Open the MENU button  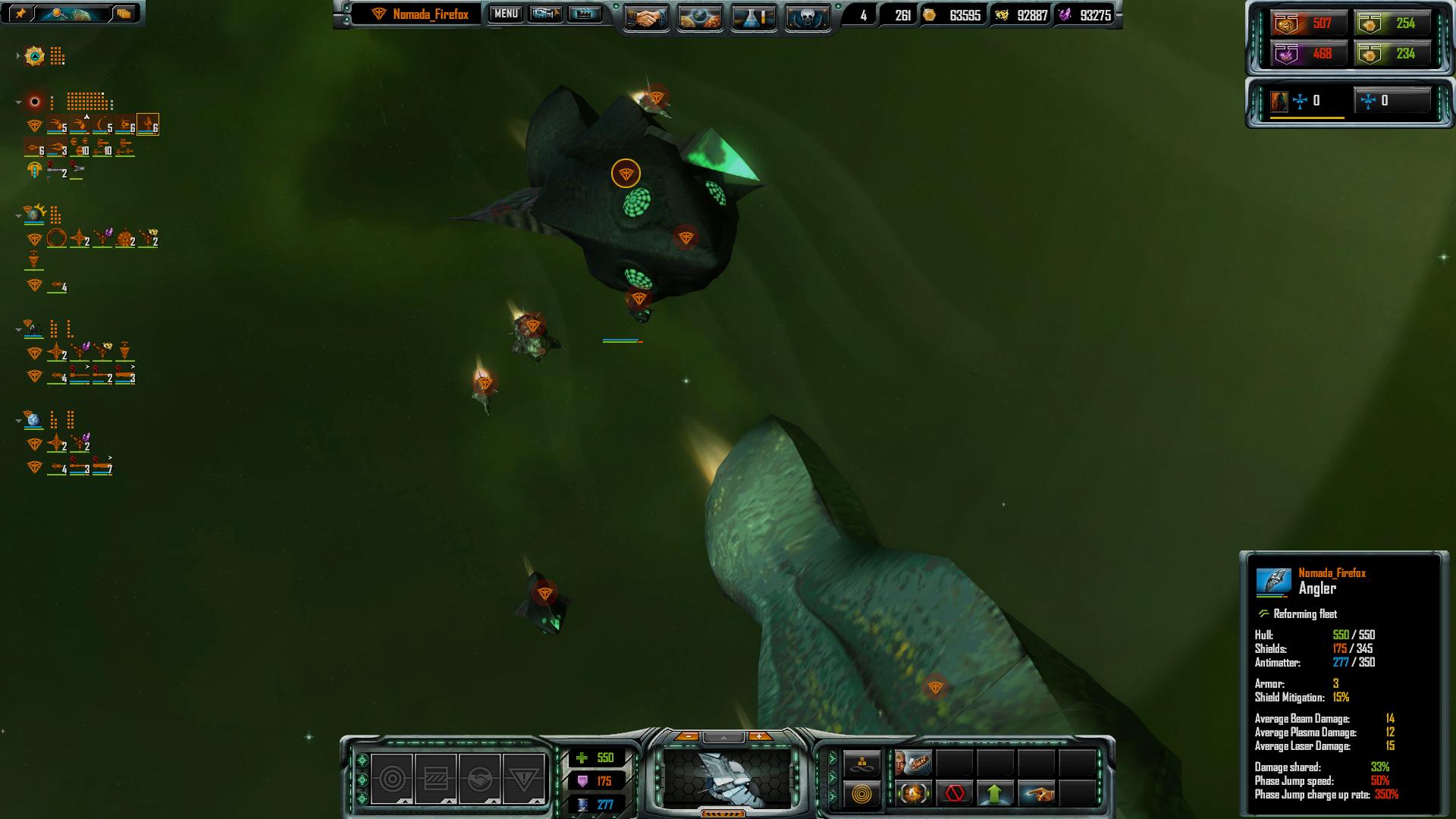tap(506, 14)
